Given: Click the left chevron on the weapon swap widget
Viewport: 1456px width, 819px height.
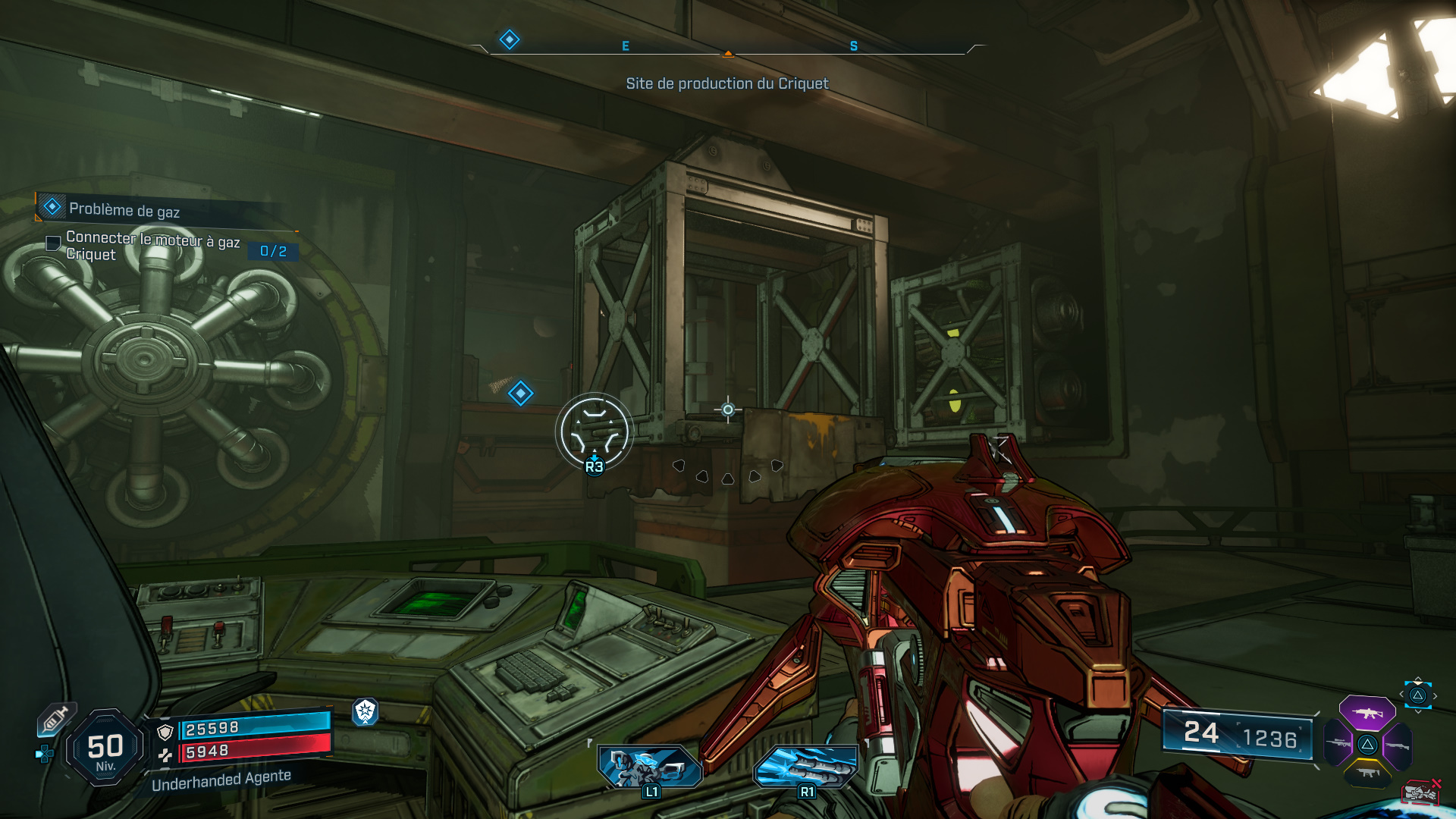Looking at the screenshot, I should coord(1401,694).
